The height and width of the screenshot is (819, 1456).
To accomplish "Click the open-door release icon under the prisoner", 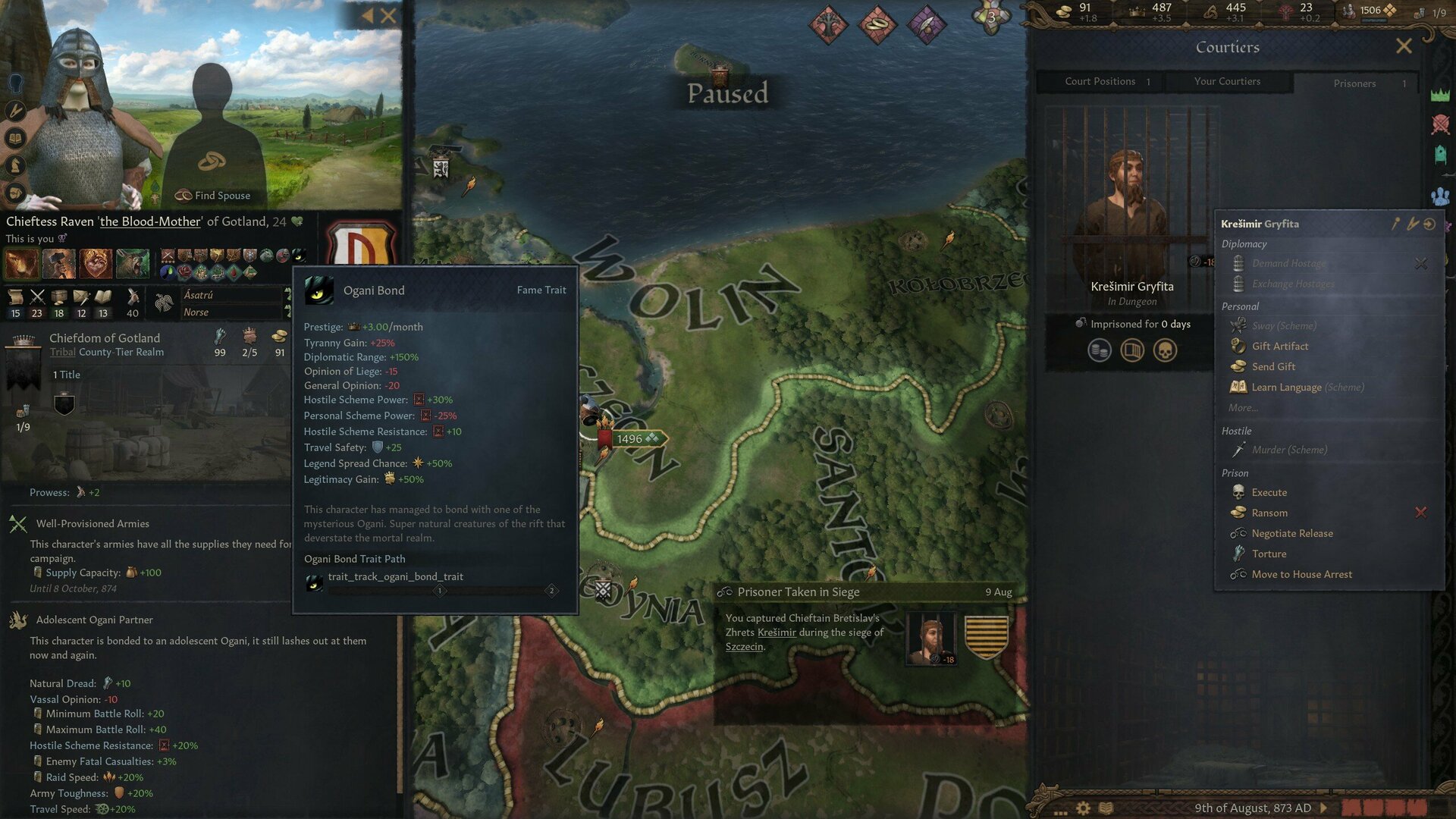I will click(1132, 350).
